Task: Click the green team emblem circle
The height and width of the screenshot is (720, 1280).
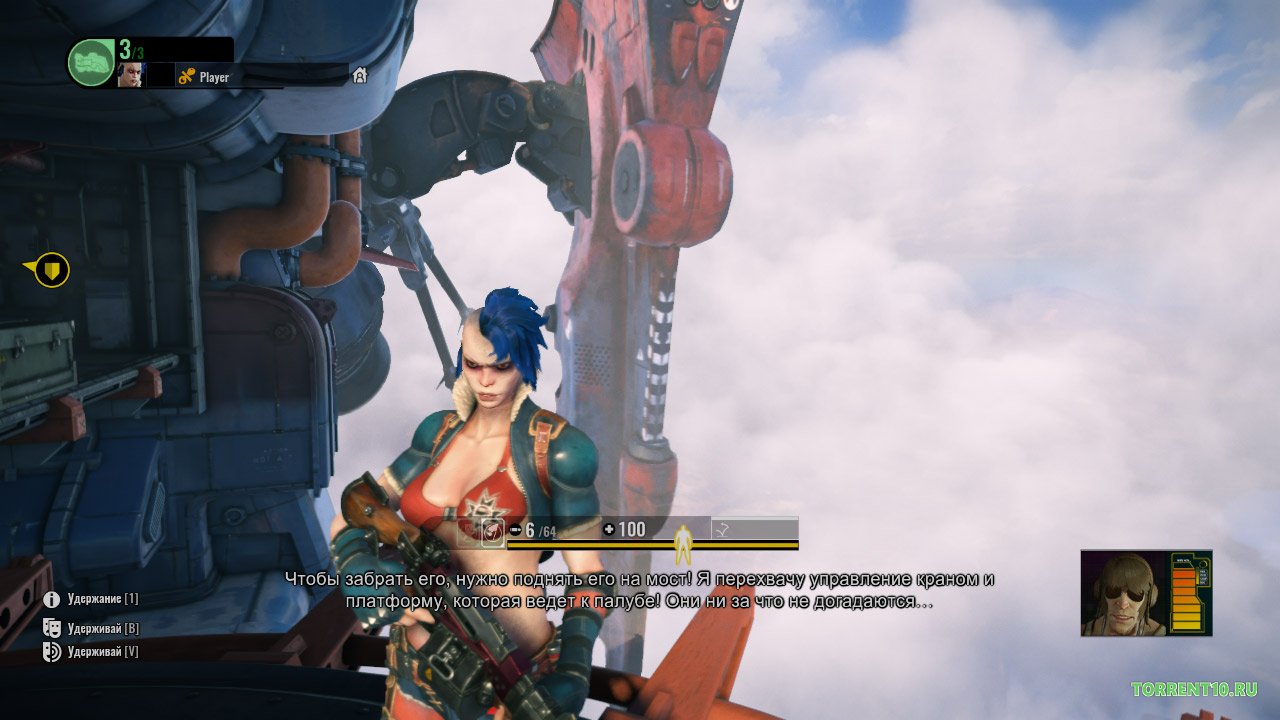Action: [x=91, y=62]
